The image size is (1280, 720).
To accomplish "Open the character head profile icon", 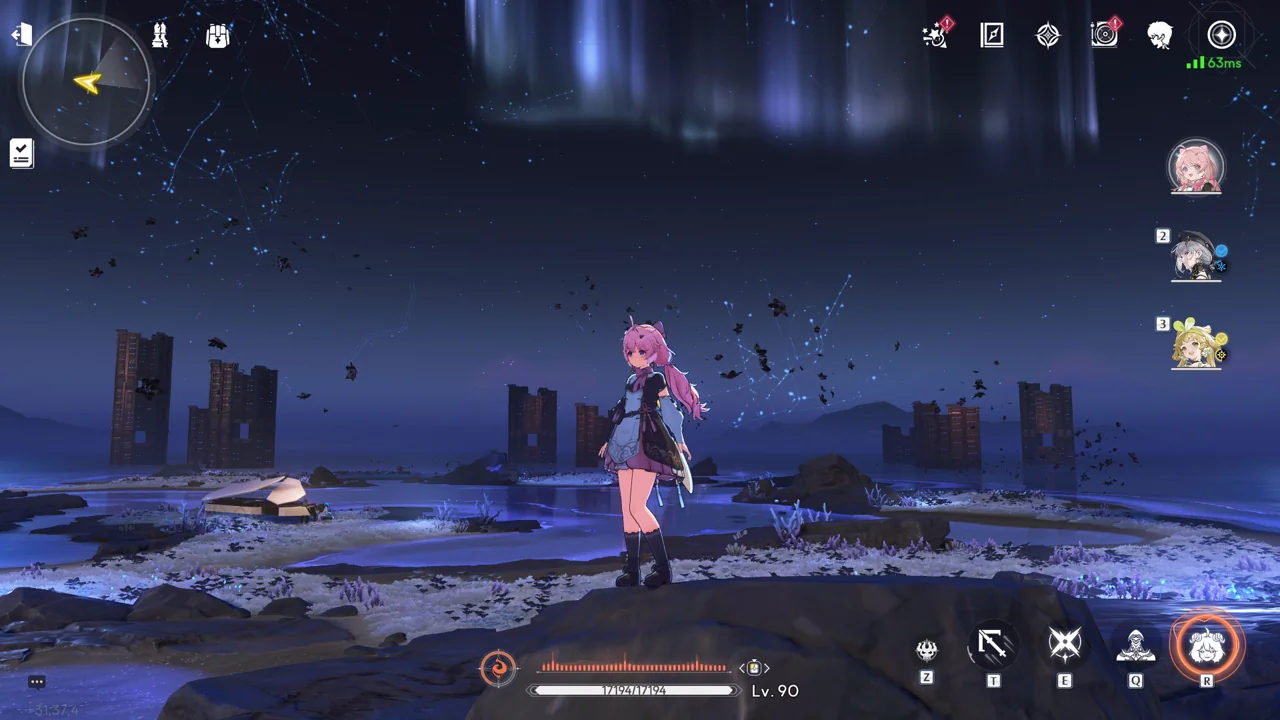I will click(1160, 36).
